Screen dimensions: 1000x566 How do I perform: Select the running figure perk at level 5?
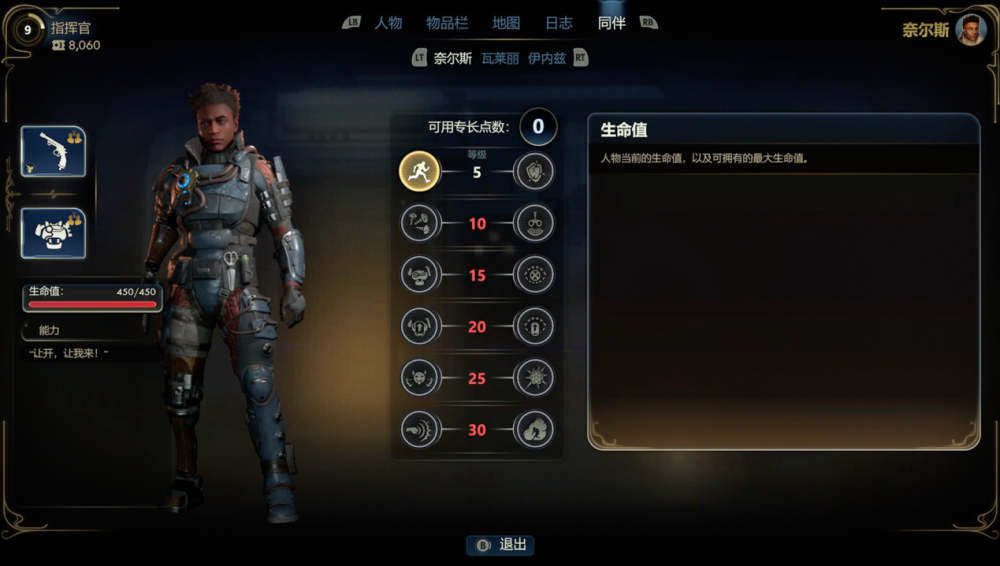pyautogui.click(x=420, y=172)
